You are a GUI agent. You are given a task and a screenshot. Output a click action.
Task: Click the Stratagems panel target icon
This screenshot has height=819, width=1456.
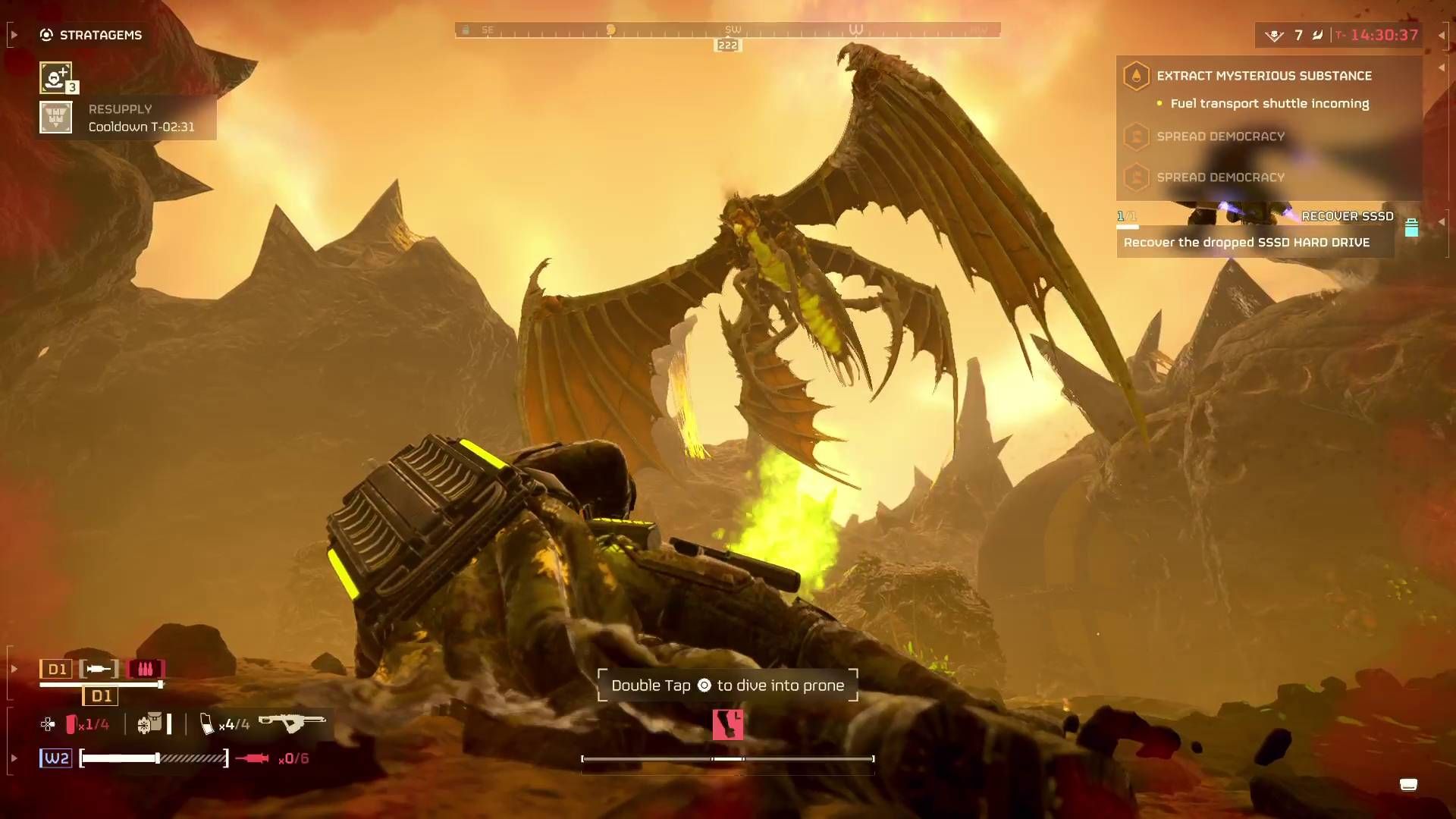click(45, 34)
